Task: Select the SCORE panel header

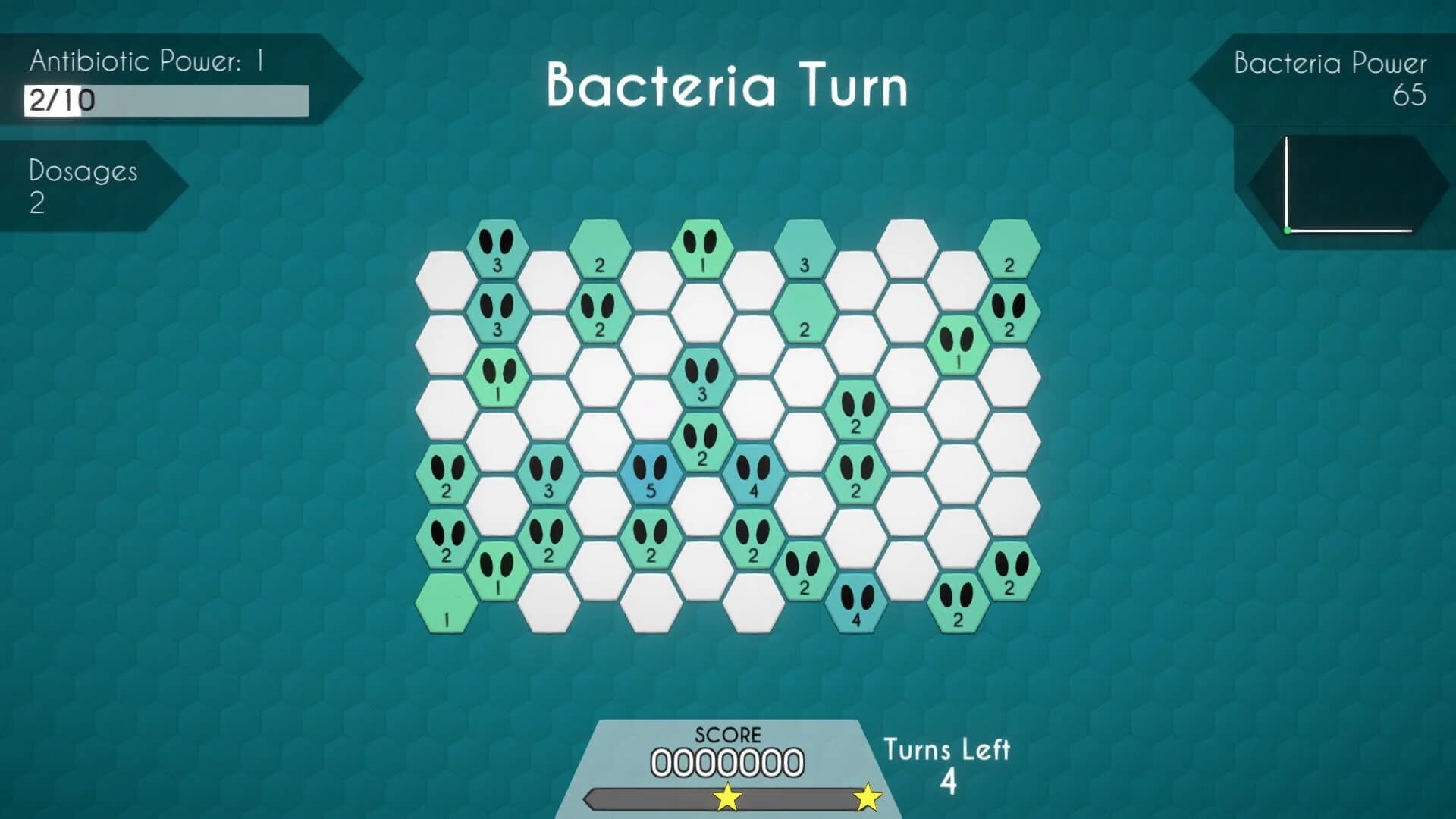Action: tap(726, 734)
